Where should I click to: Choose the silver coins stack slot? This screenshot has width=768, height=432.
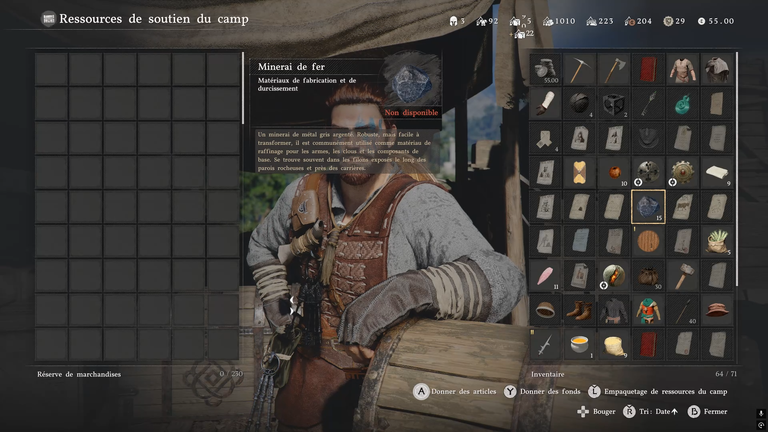point(546,69)
